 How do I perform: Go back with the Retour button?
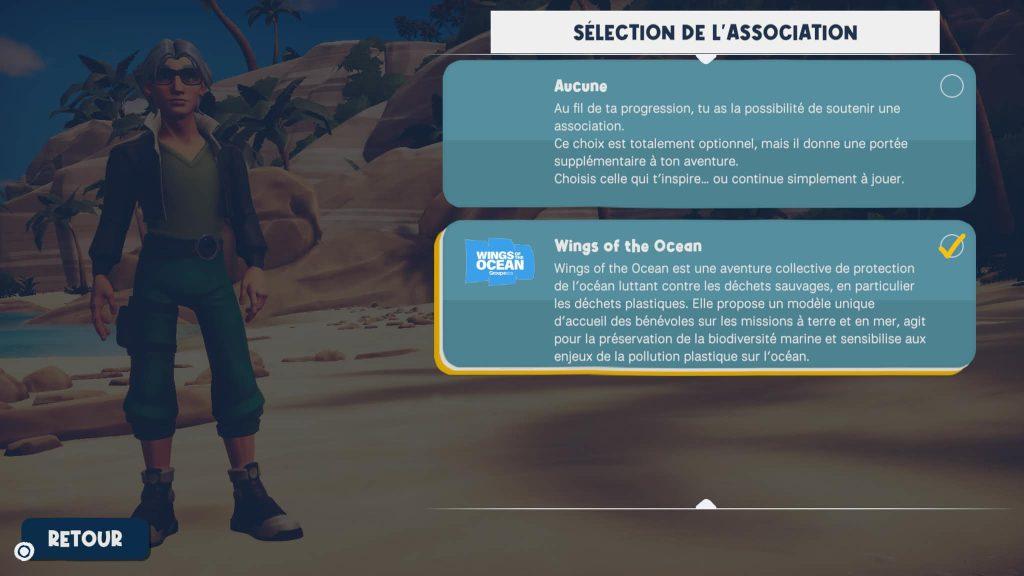coord(85,539)
